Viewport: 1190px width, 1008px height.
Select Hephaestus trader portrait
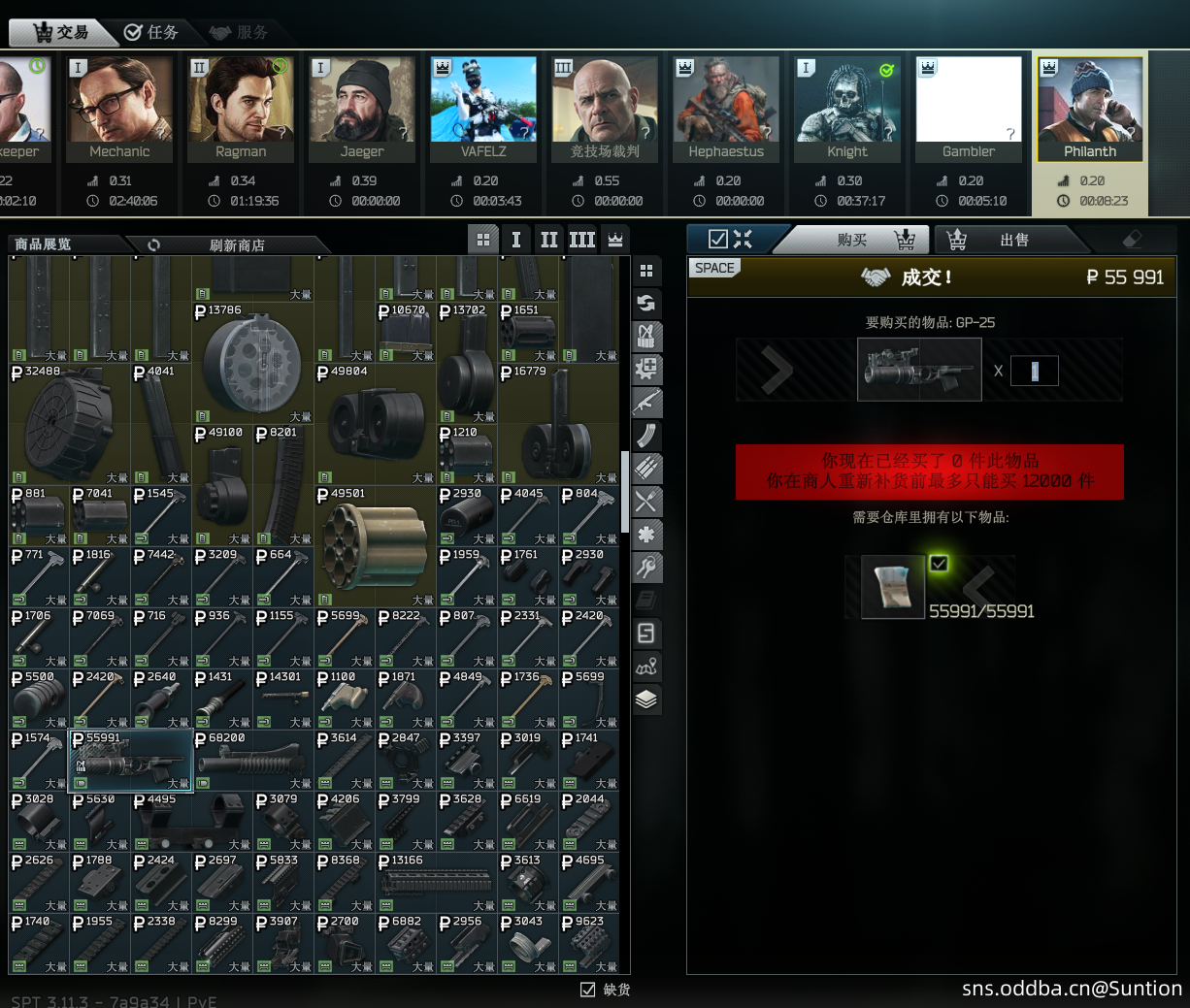point(726,108)
